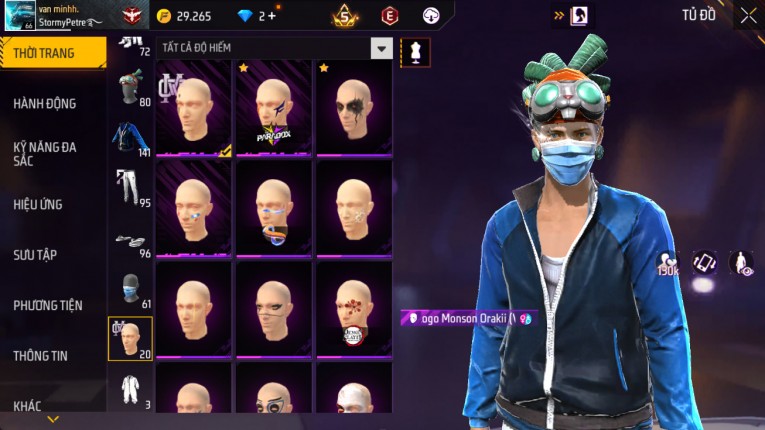Select the blue face mask category showing 61
This screenshot has width=765, height=430.
(130, 290)
